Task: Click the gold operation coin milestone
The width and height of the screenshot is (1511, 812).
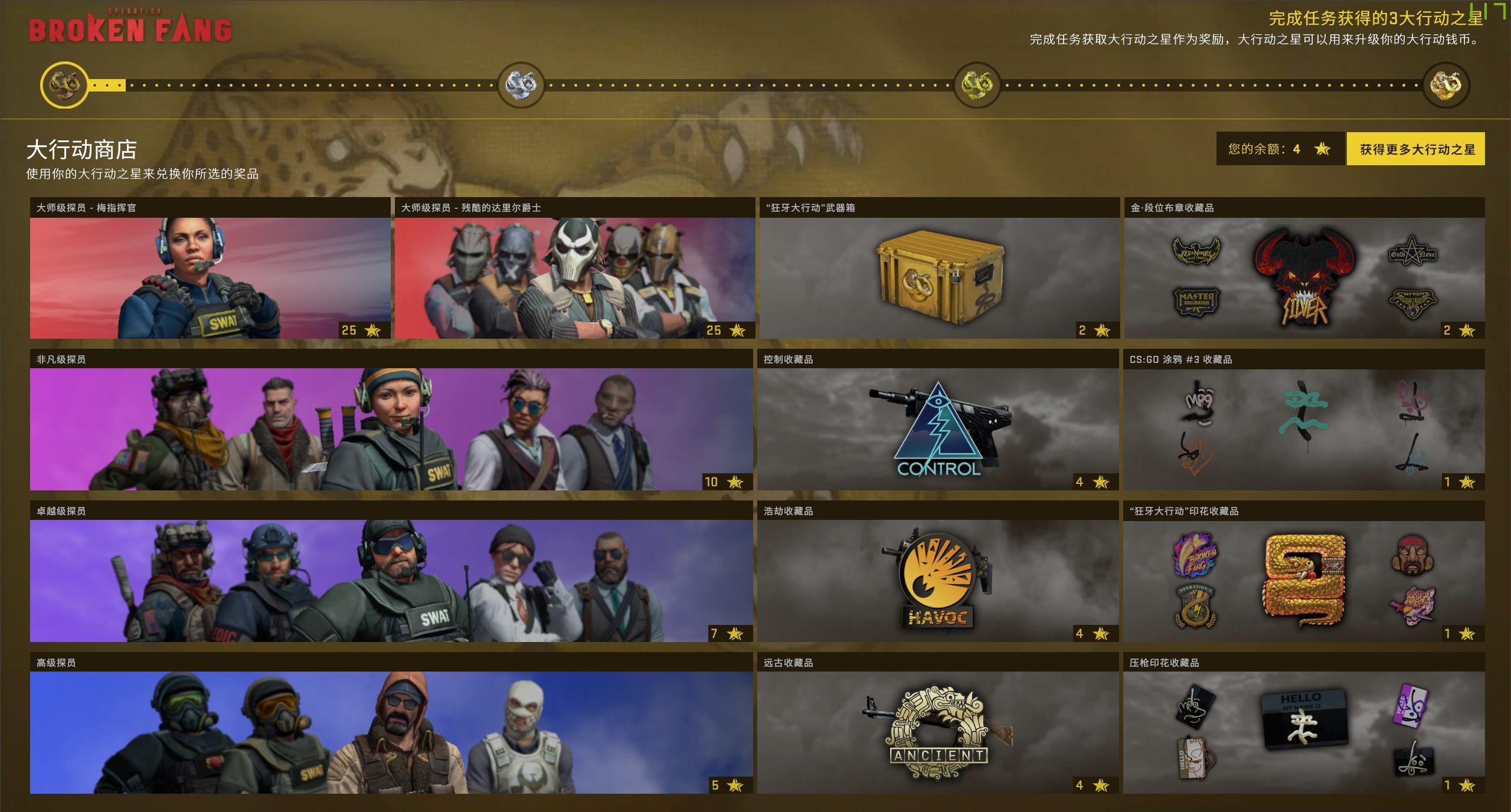Action: point(977,85)
